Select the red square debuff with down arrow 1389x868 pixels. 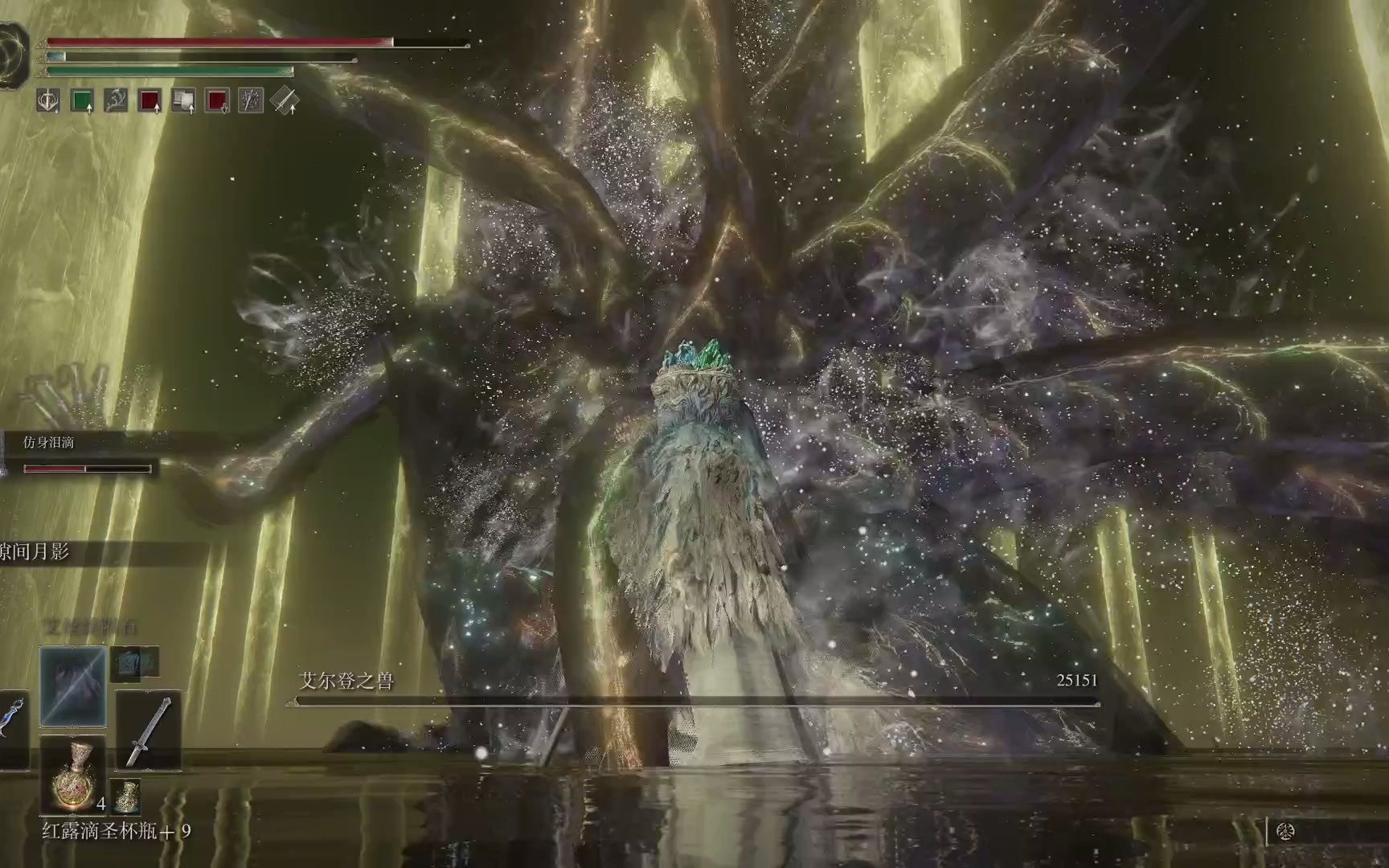(218, 101)
